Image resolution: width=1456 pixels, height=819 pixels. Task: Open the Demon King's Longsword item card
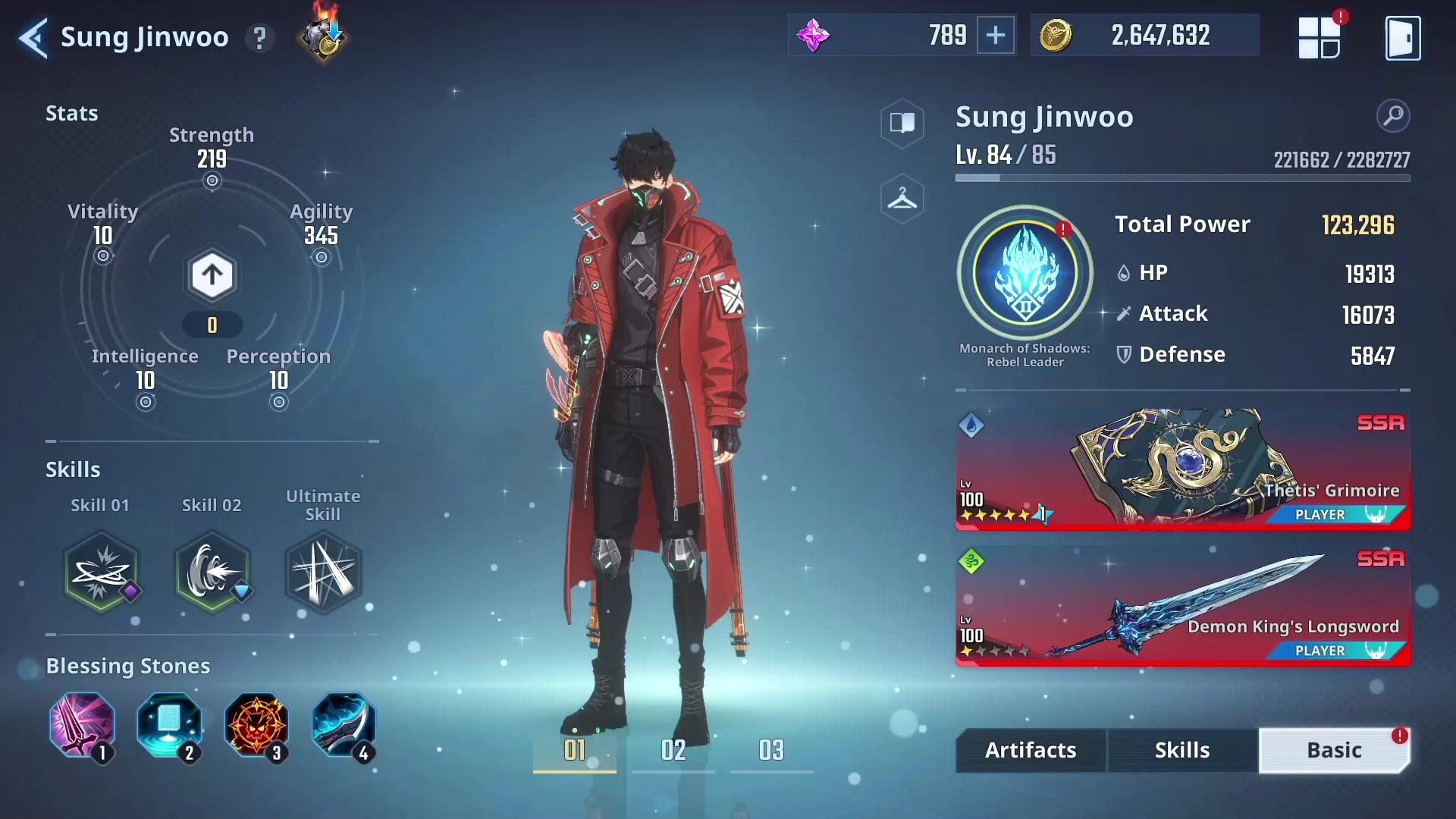click(x=1181, y=607)
